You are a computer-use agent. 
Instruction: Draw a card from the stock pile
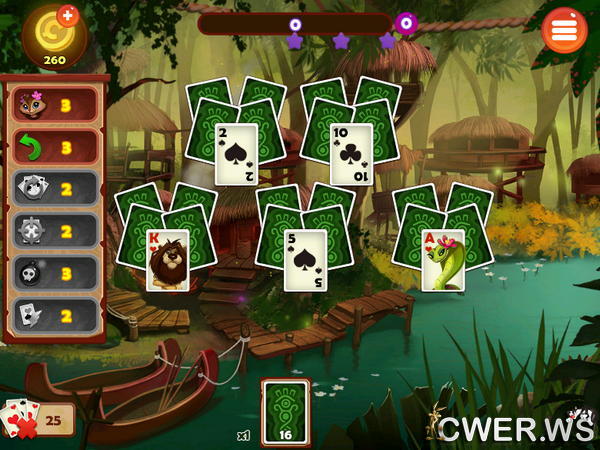[x=284, y=412]
